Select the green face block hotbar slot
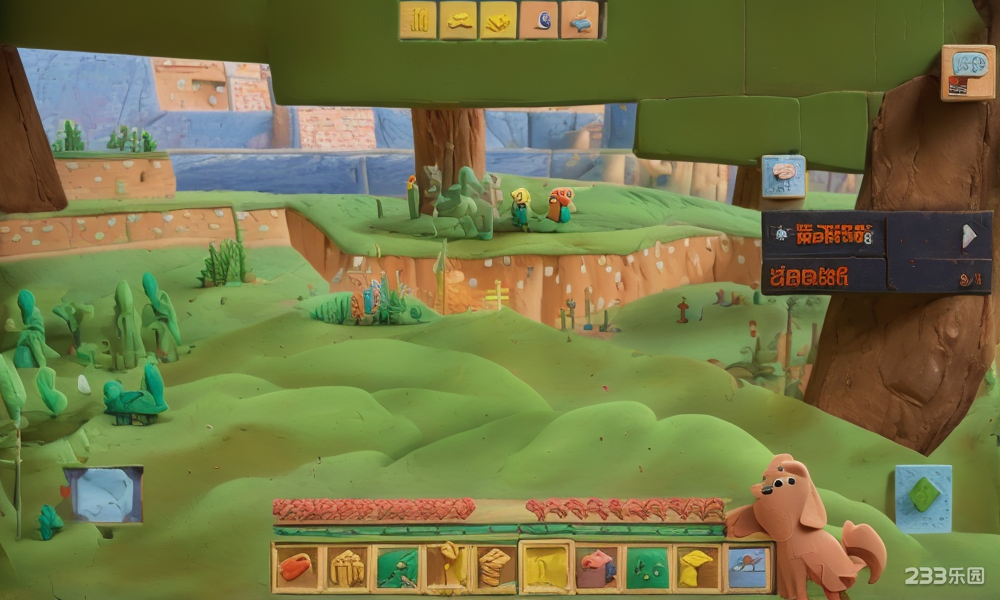The width and height of the screenshot is (1000, 600). (647, 568)
